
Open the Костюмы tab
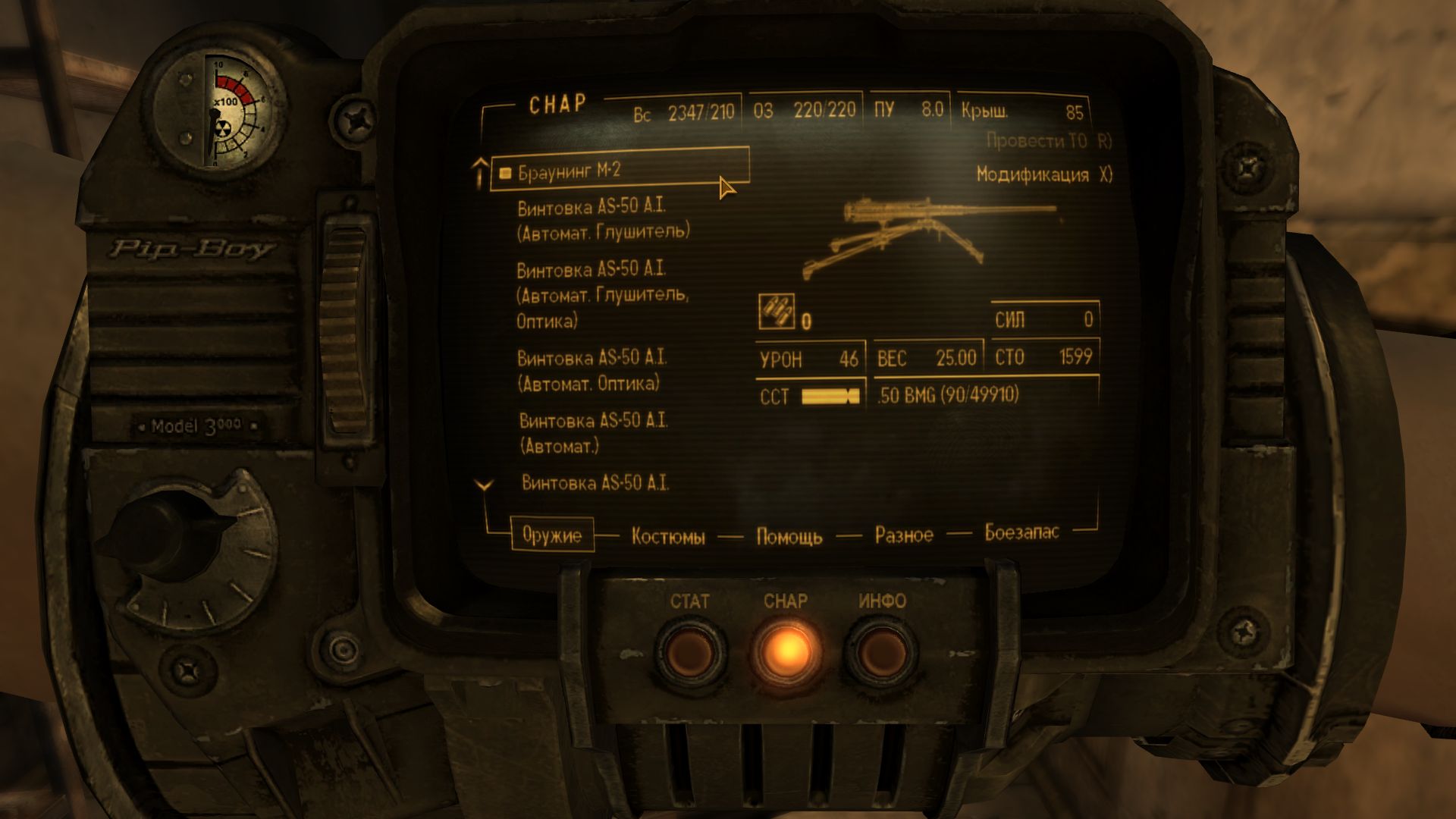point(667,537)
